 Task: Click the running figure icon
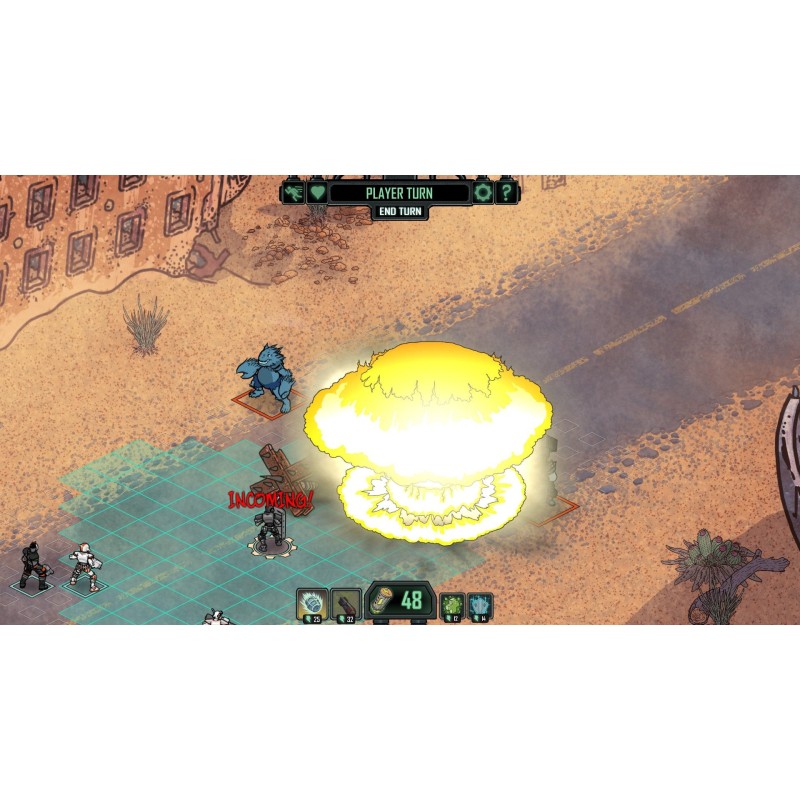click(x=293, y=192)
